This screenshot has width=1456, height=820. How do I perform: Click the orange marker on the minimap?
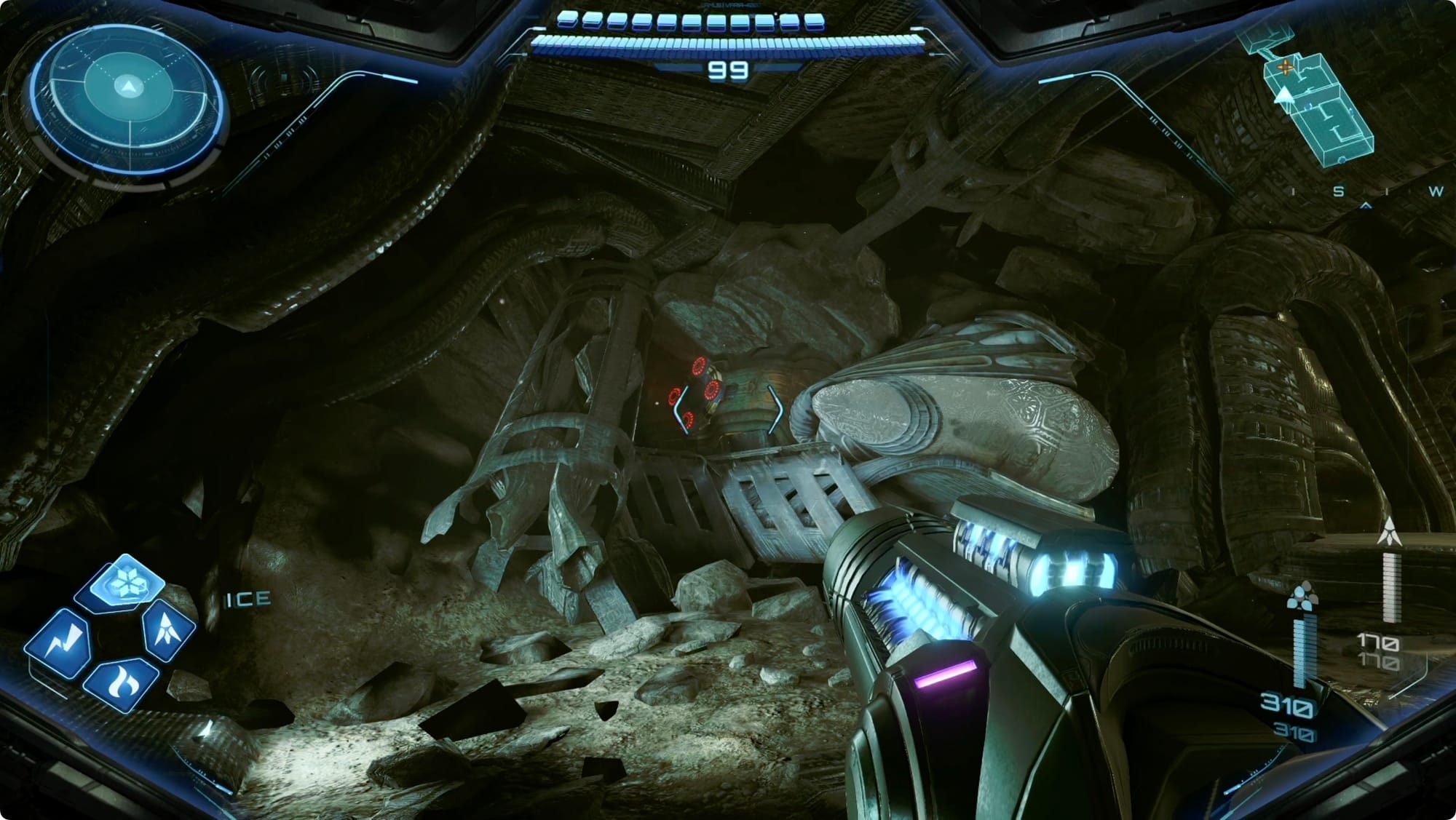tap(1286, 68)
